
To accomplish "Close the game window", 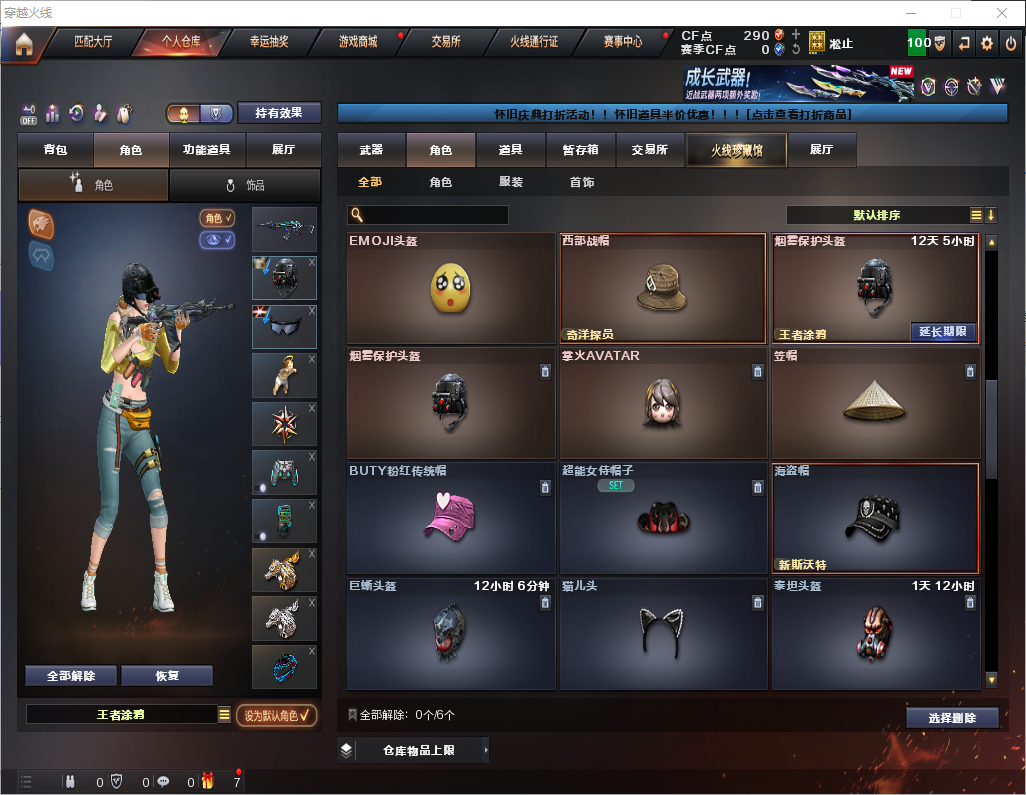I will pyautogui.click(x=1001, y=13).
